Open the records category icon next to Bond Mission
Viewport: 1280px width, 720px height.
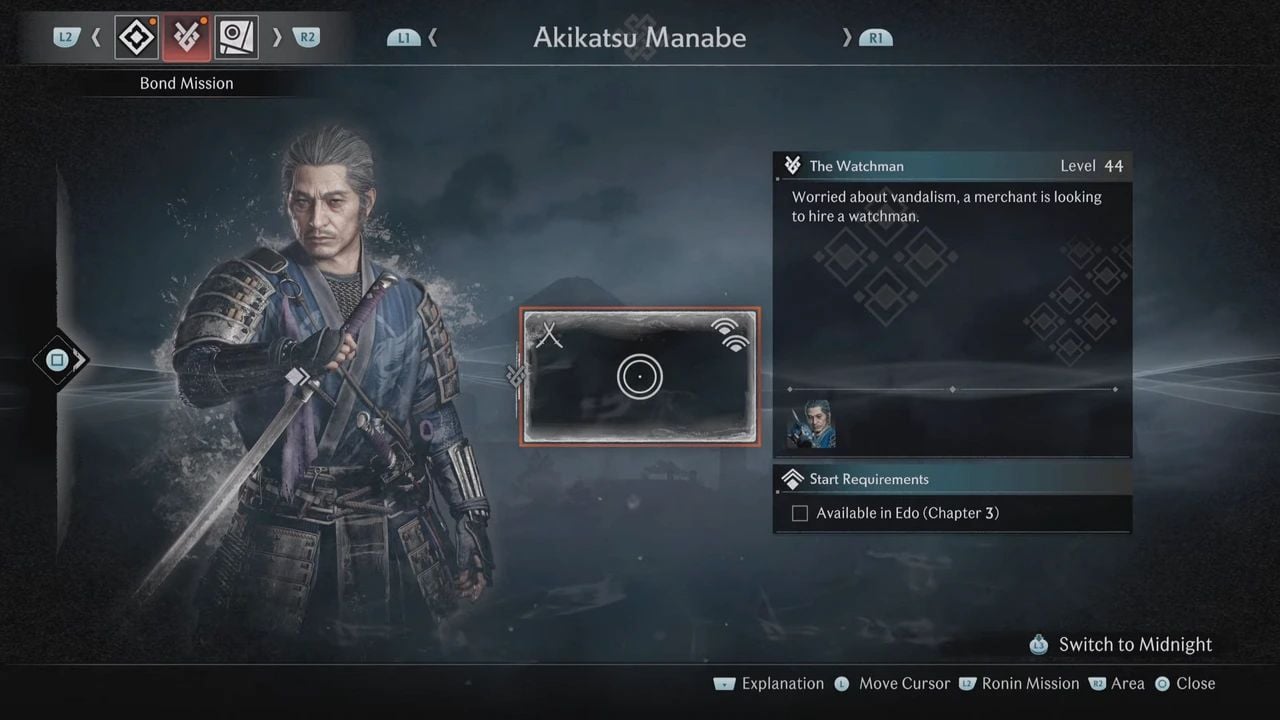237,36
